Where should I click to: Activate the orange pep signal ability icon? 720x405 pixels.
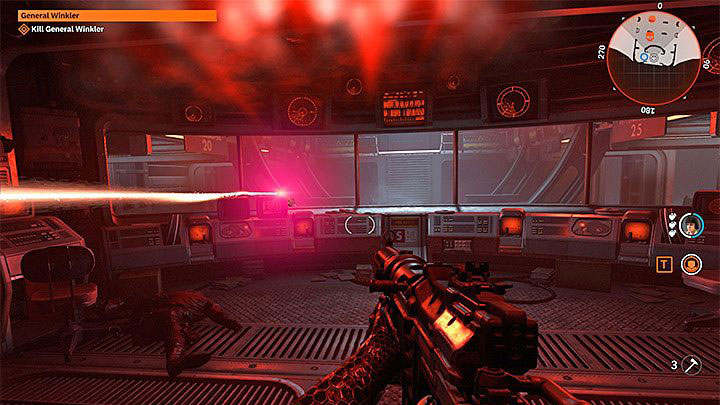pos(689,264)
